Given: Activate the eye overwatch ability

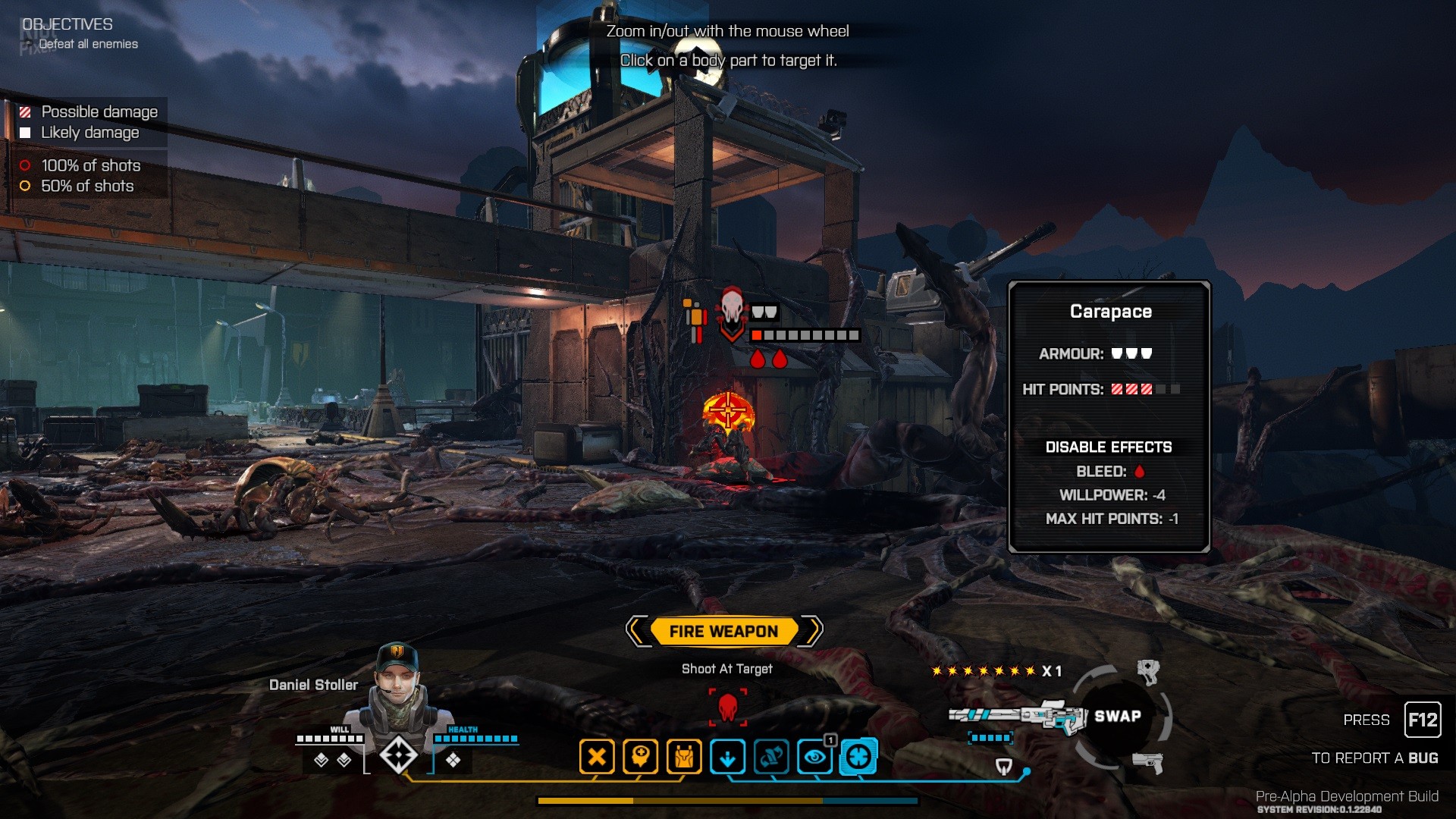Looking at the screenshot, I should click(x=815, y=757).
